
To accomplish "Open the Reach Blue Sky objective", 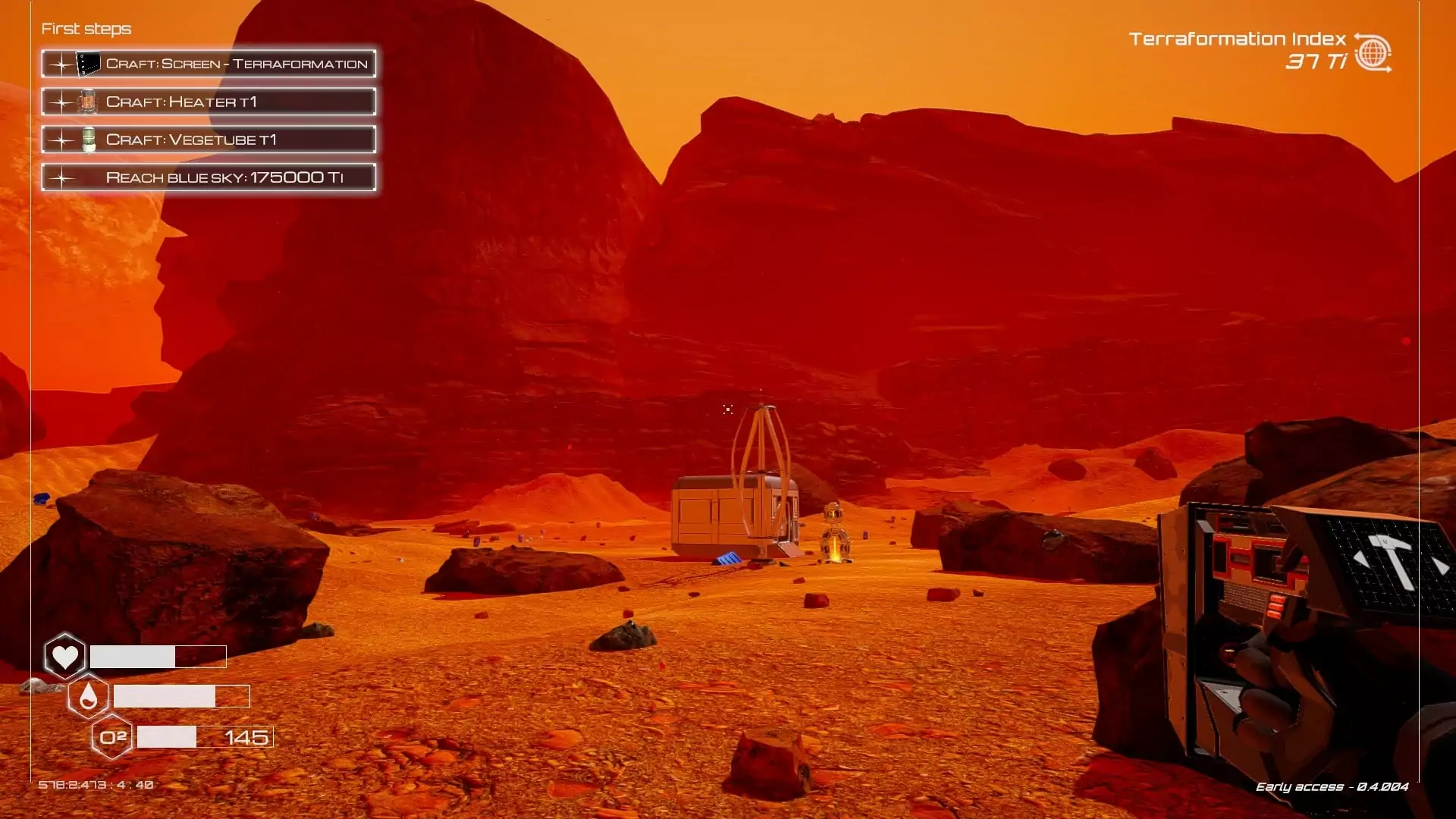I will click(x=209, y=177).
